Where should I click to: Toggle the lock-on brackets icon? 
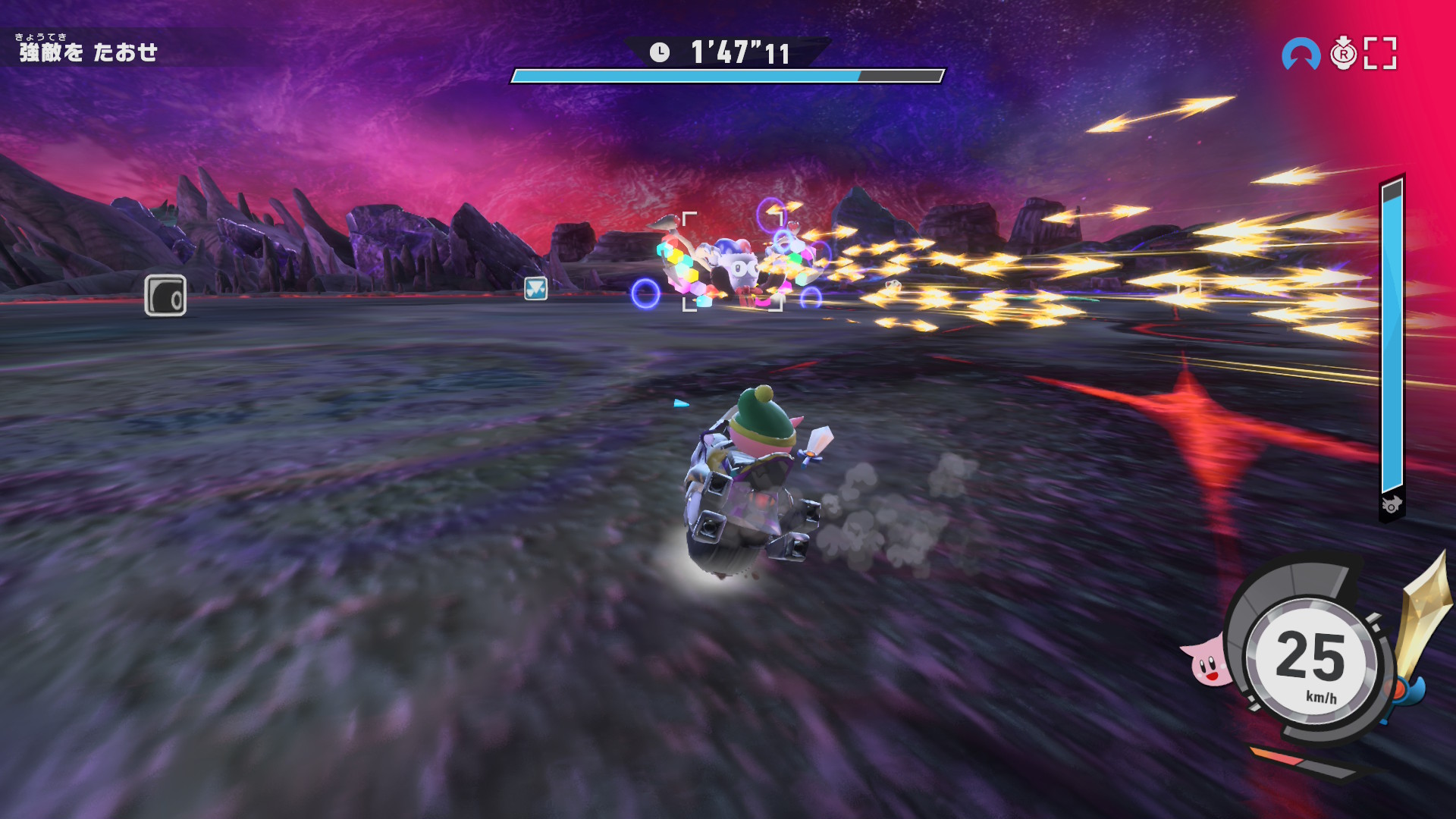(x=1380, y=54)
